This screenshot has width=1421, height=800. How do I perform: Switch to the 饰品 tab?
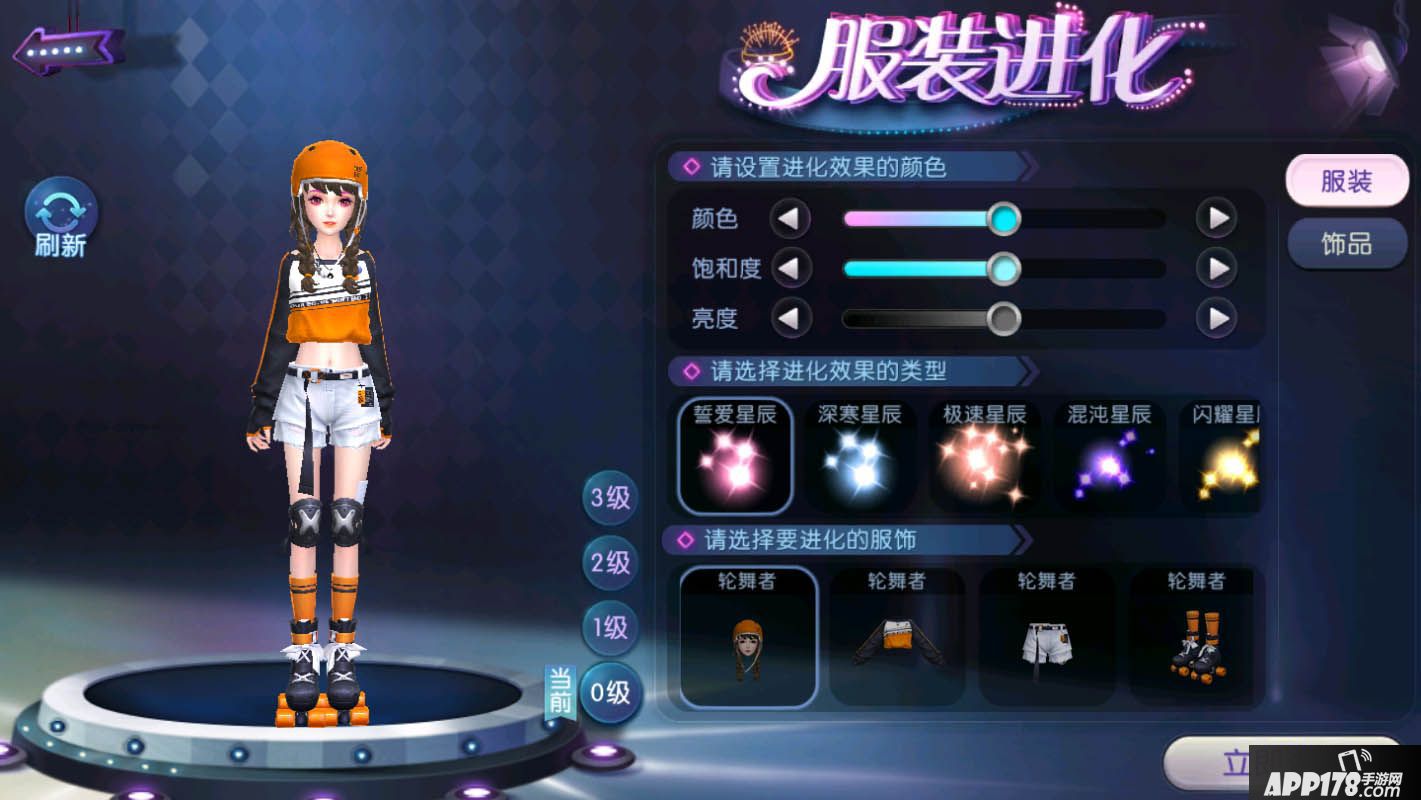pyautogui.click(x=1347, y=243)
